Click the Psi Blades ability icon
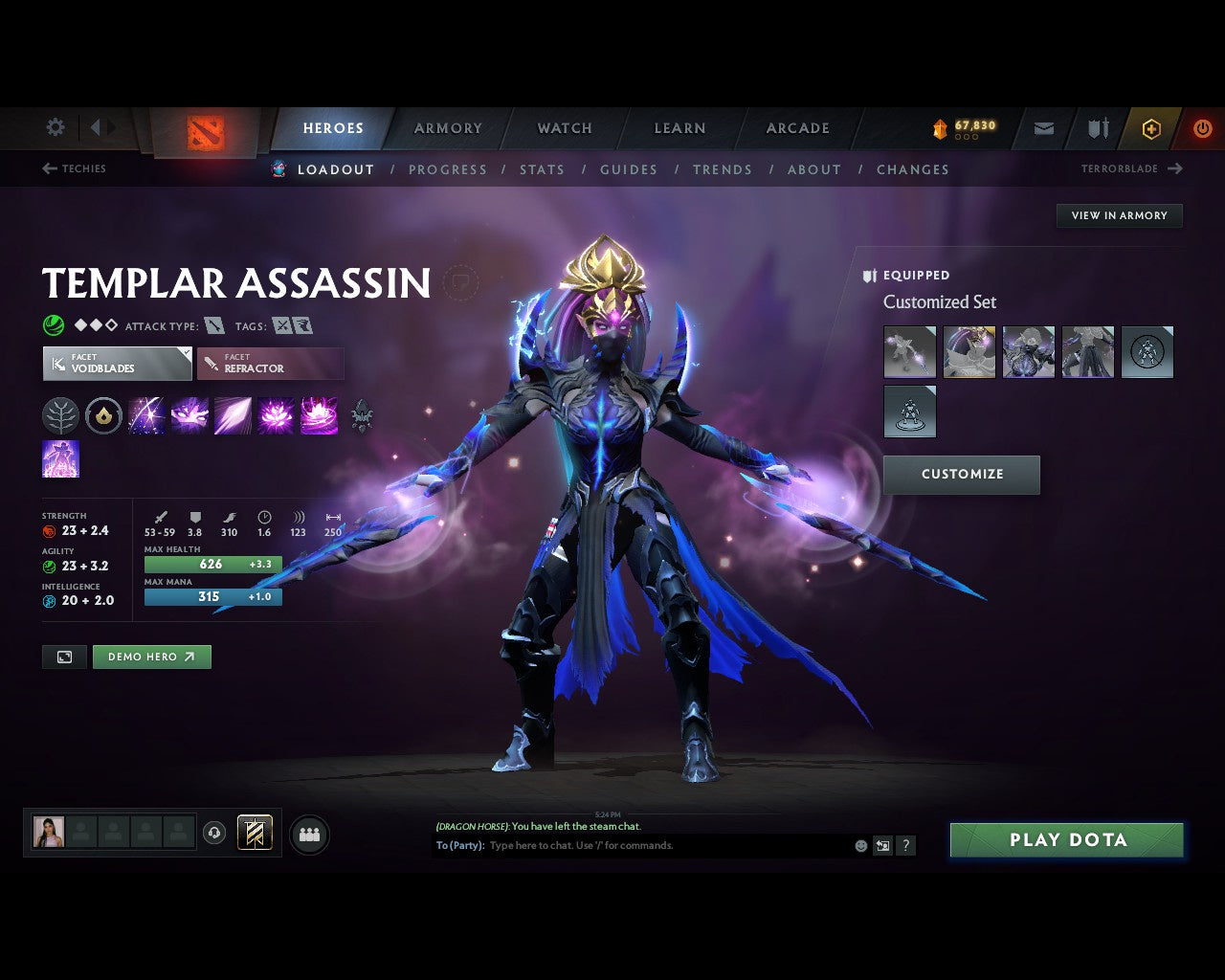The width and height of the screenshot is (1225, 980). coord(233,415)
